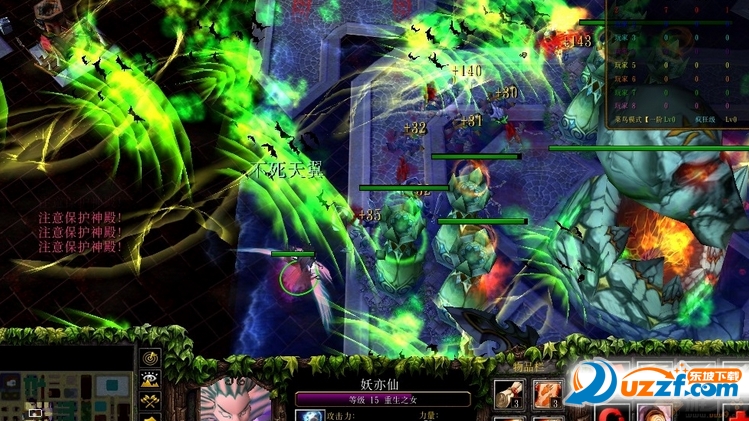Use the scroll item in the inventory
The width and height of the screenshot is (749, 421).
[507, 392]
